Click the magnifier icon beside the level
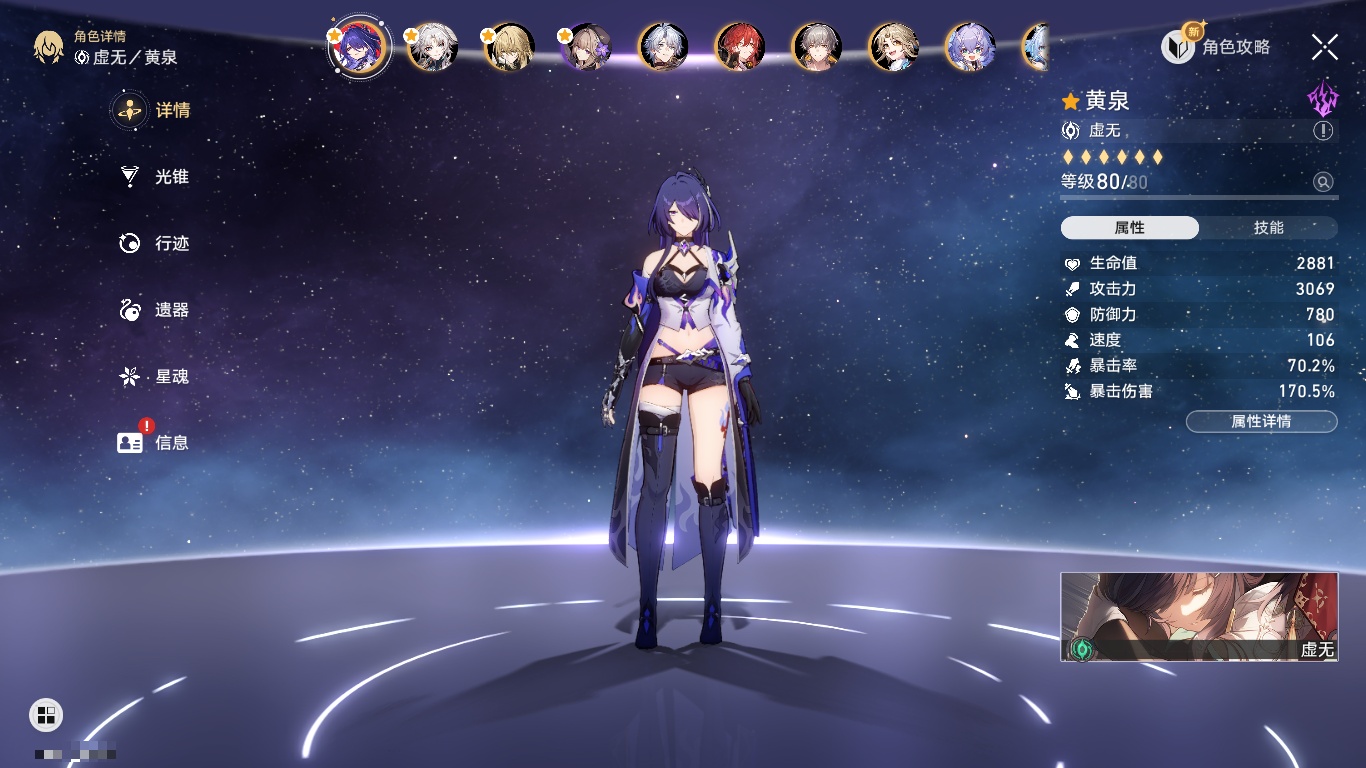 (x=1323, y=182)
